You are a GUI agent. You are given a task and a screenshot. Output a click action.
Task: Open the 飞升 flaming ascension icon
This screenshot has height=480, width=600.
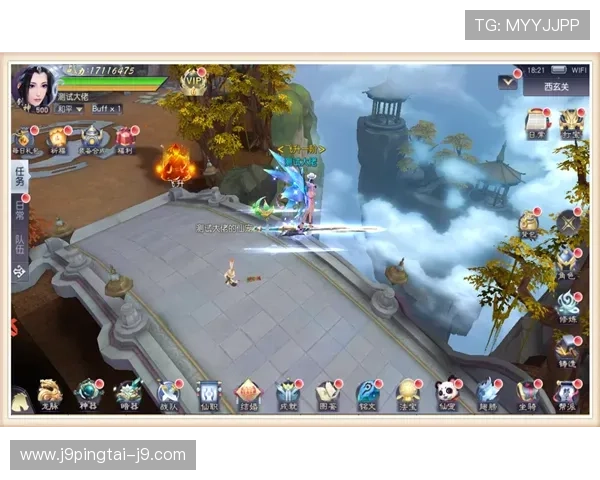pyautogui.click(x=176, y=163)
